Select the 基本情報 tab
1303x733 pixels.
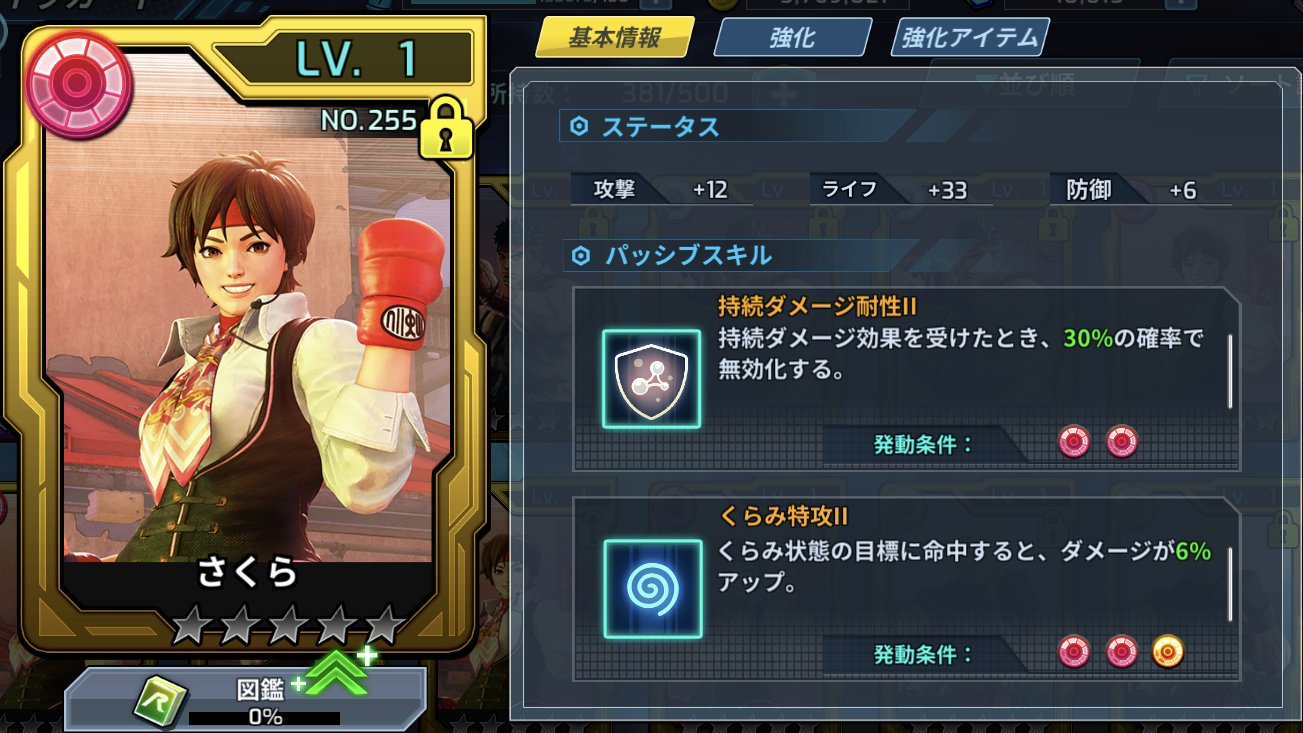611,36
